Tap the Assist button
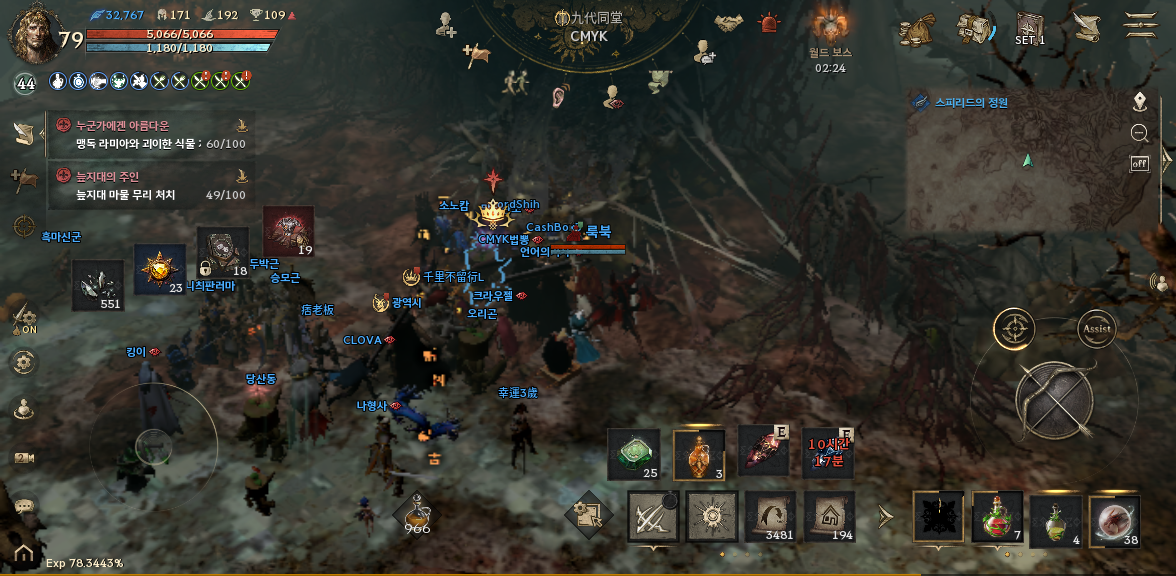This screenshot has height=576, width=1176. (x=1096, y=328)
